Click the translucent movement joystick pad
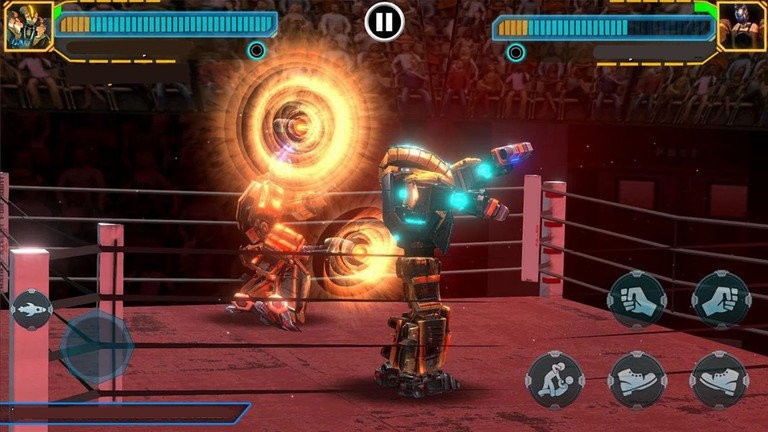Viewport: 768px width, 432px height. pyautogui.click(x=96, y=347)
